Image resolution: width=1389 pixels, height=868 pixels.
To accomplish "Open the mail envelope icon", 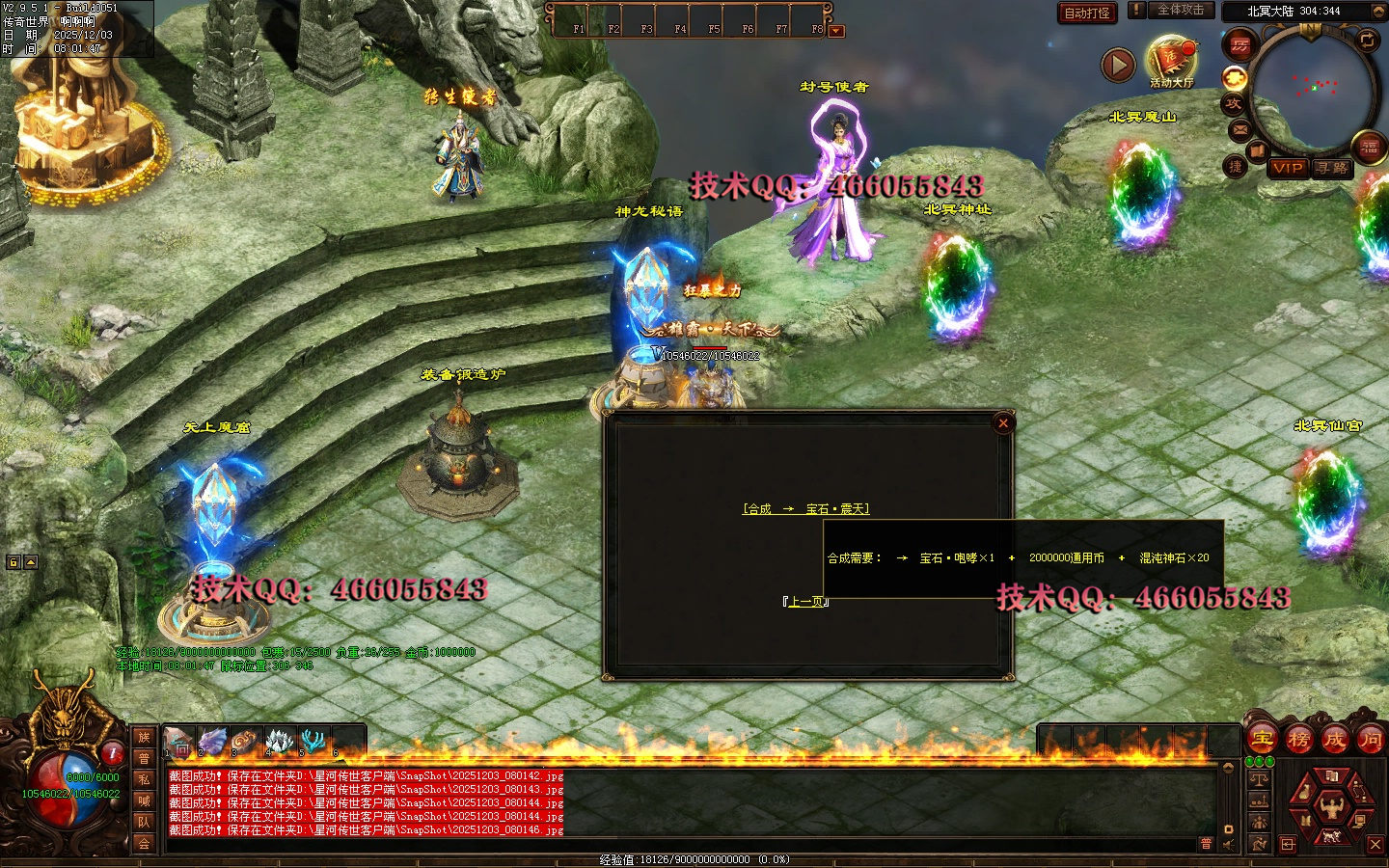I will coord(1239,129).
